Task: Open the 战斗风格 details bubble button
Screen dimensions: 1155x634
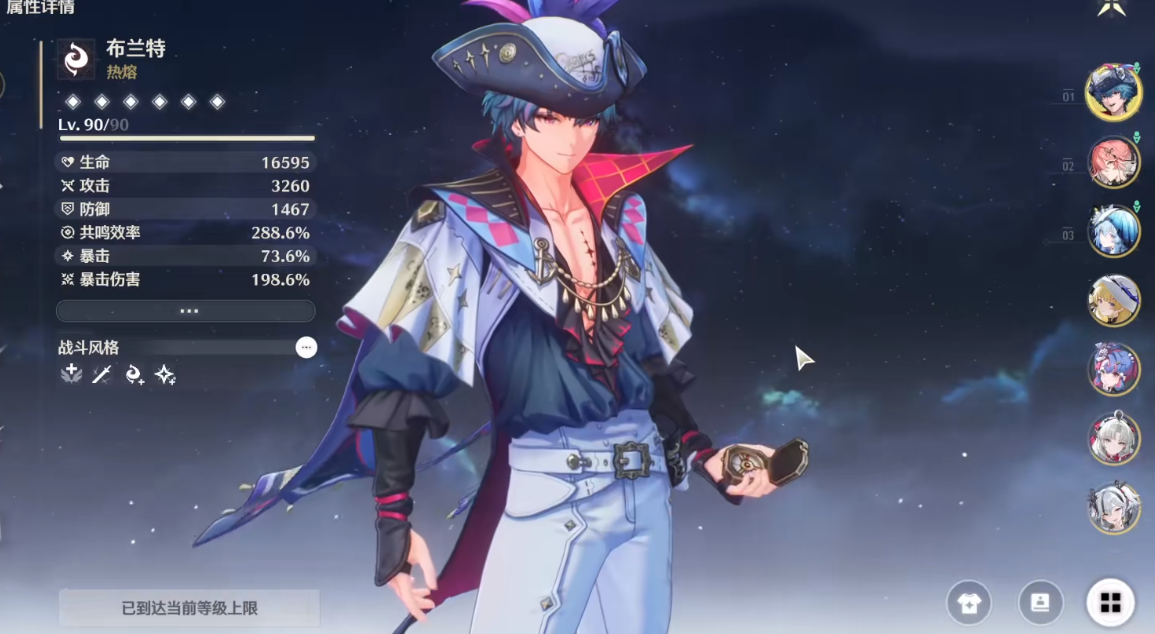Action: (306, 347)
